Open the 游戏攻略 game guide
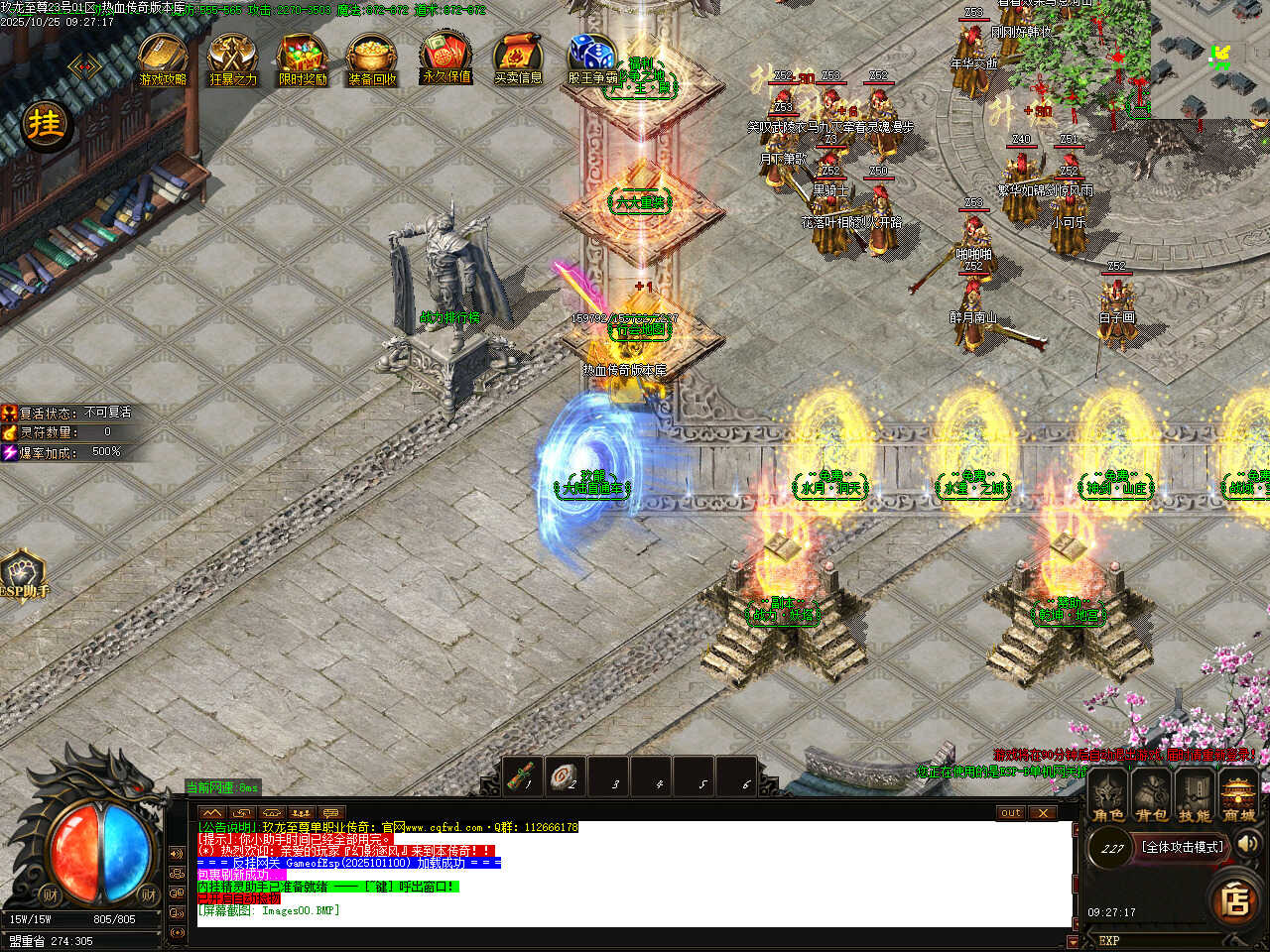 (163, 59)
